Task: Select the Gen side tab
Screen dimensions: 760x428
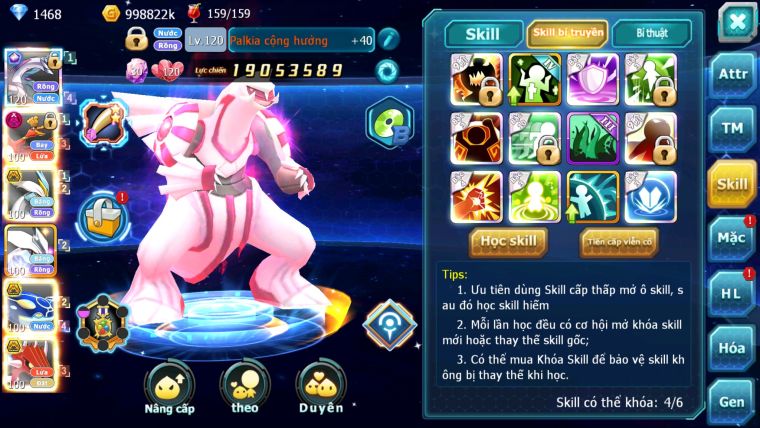Action: point(732,401)
